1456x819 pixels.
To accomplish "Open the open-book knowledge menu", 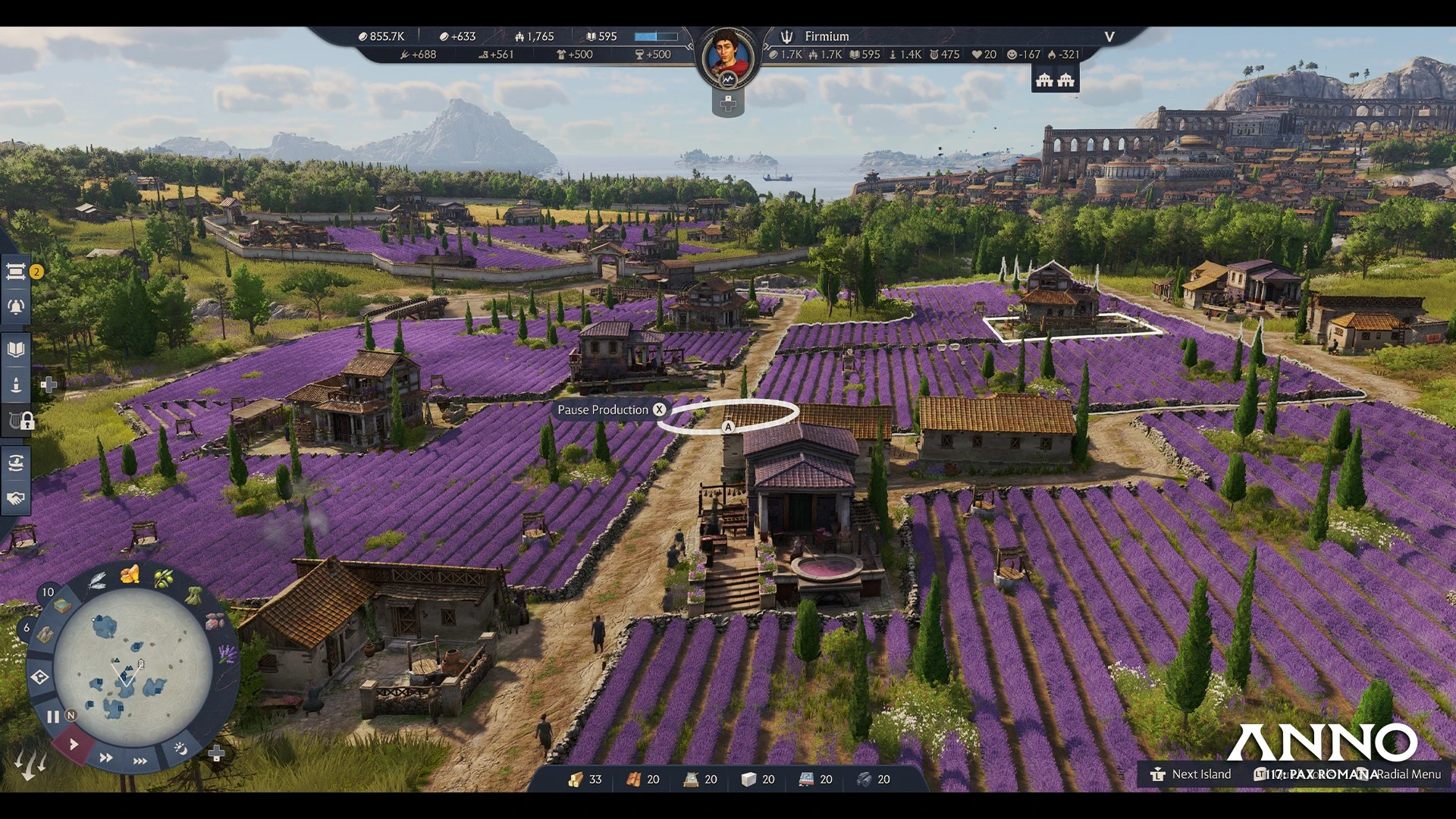I will (16, 350).
